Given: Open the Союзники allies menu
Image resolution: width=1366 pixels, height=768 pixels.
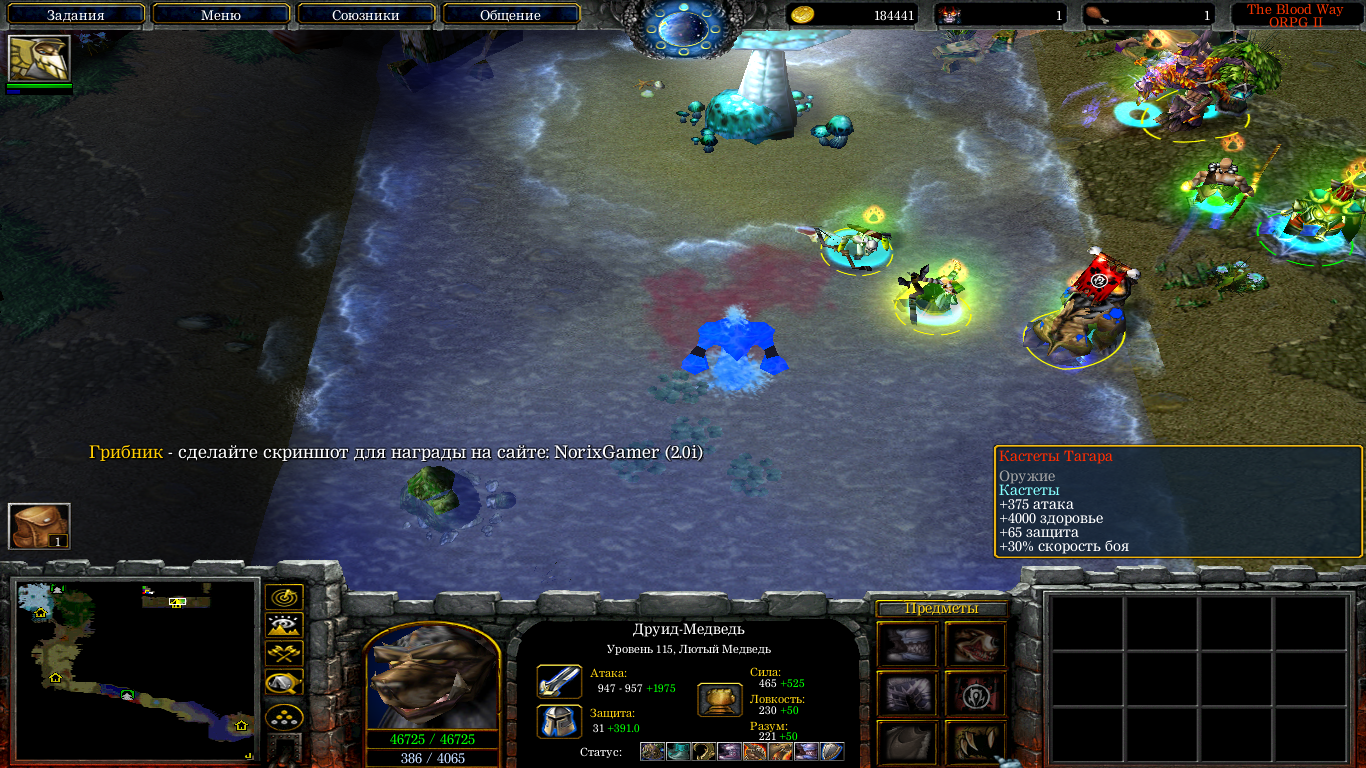Looking at the screenshot, I should click(365, 15).
